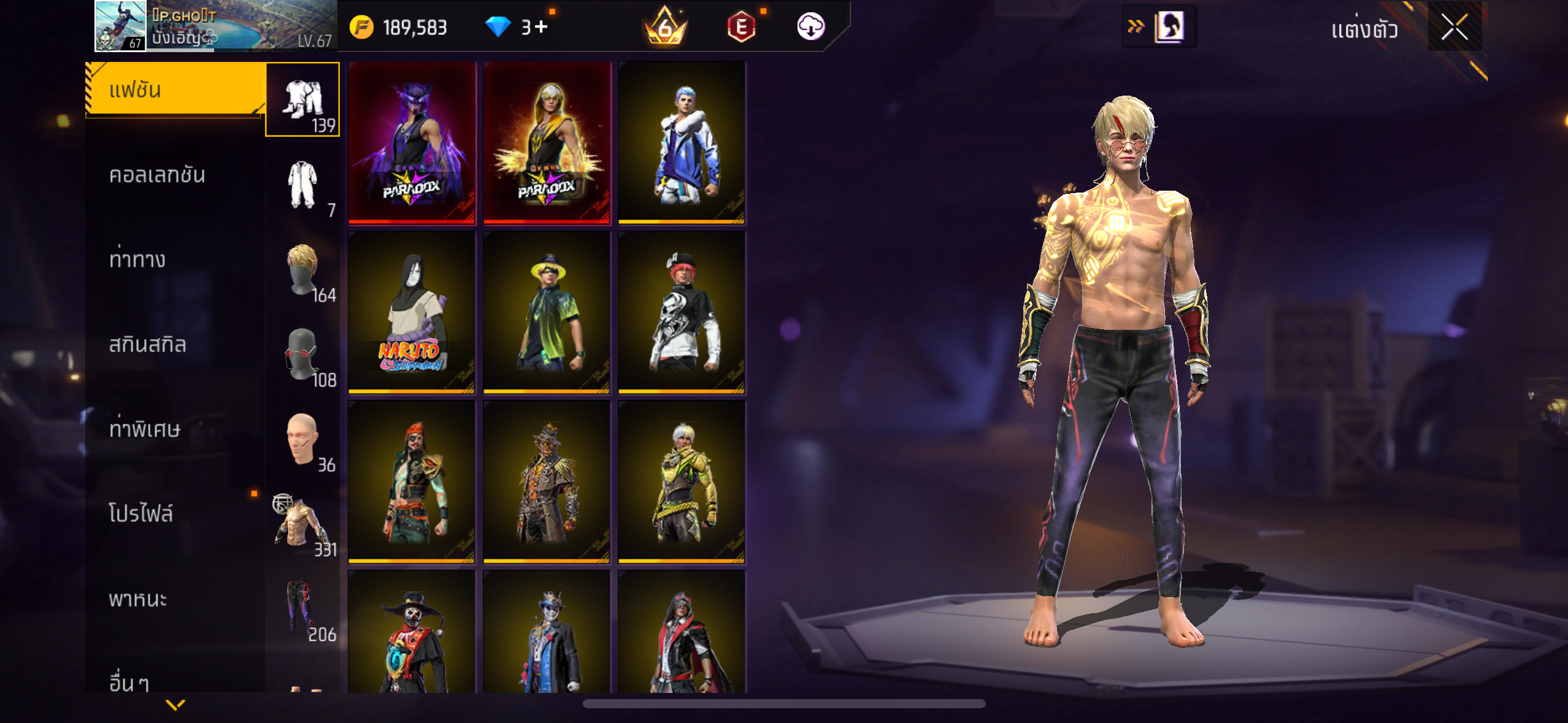Open the cloud download icon

[810, 27]
